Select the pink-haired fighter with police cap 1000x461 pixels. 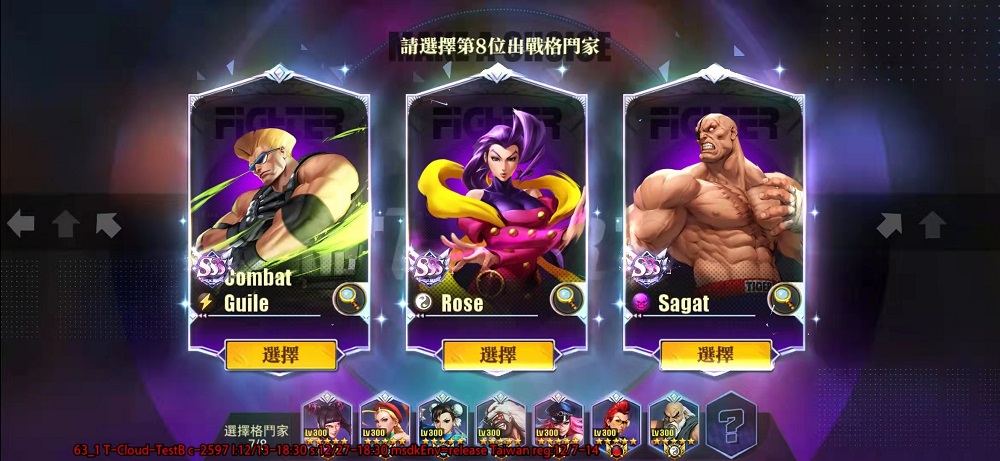click(559, 419)
